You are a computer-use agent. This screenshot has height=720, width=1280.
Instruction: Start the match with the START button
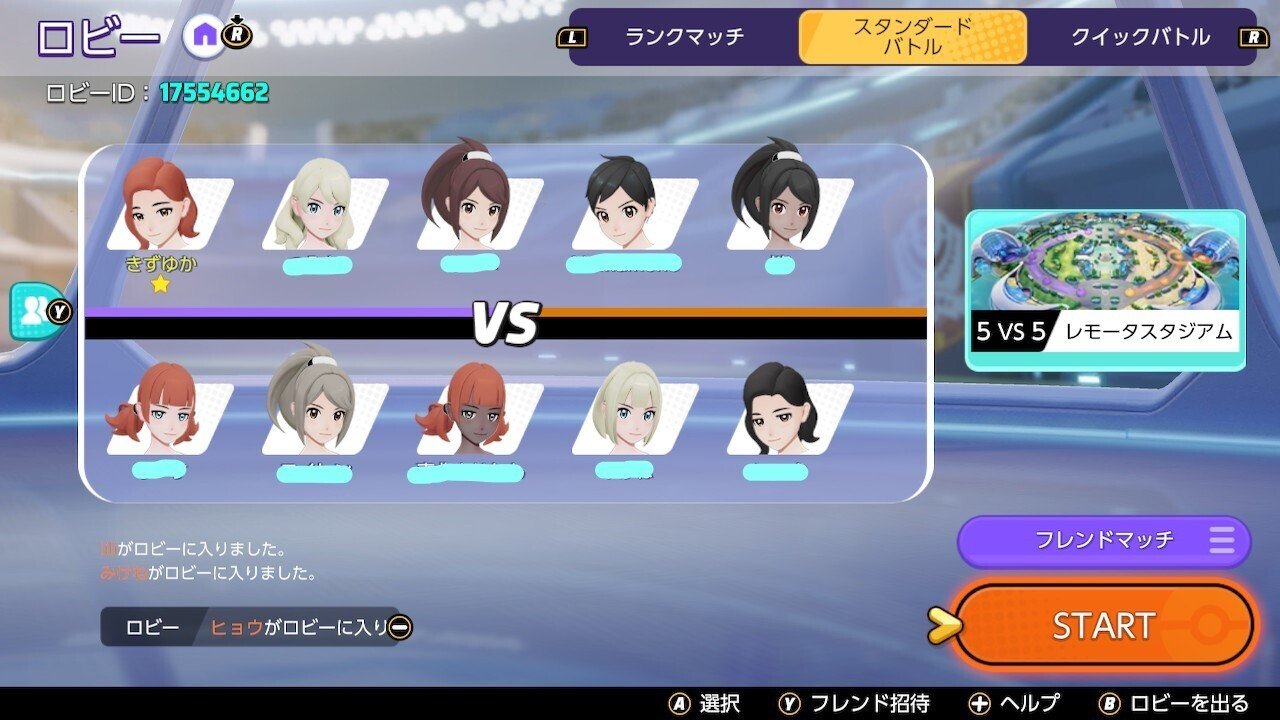(x=1103, y=626)
